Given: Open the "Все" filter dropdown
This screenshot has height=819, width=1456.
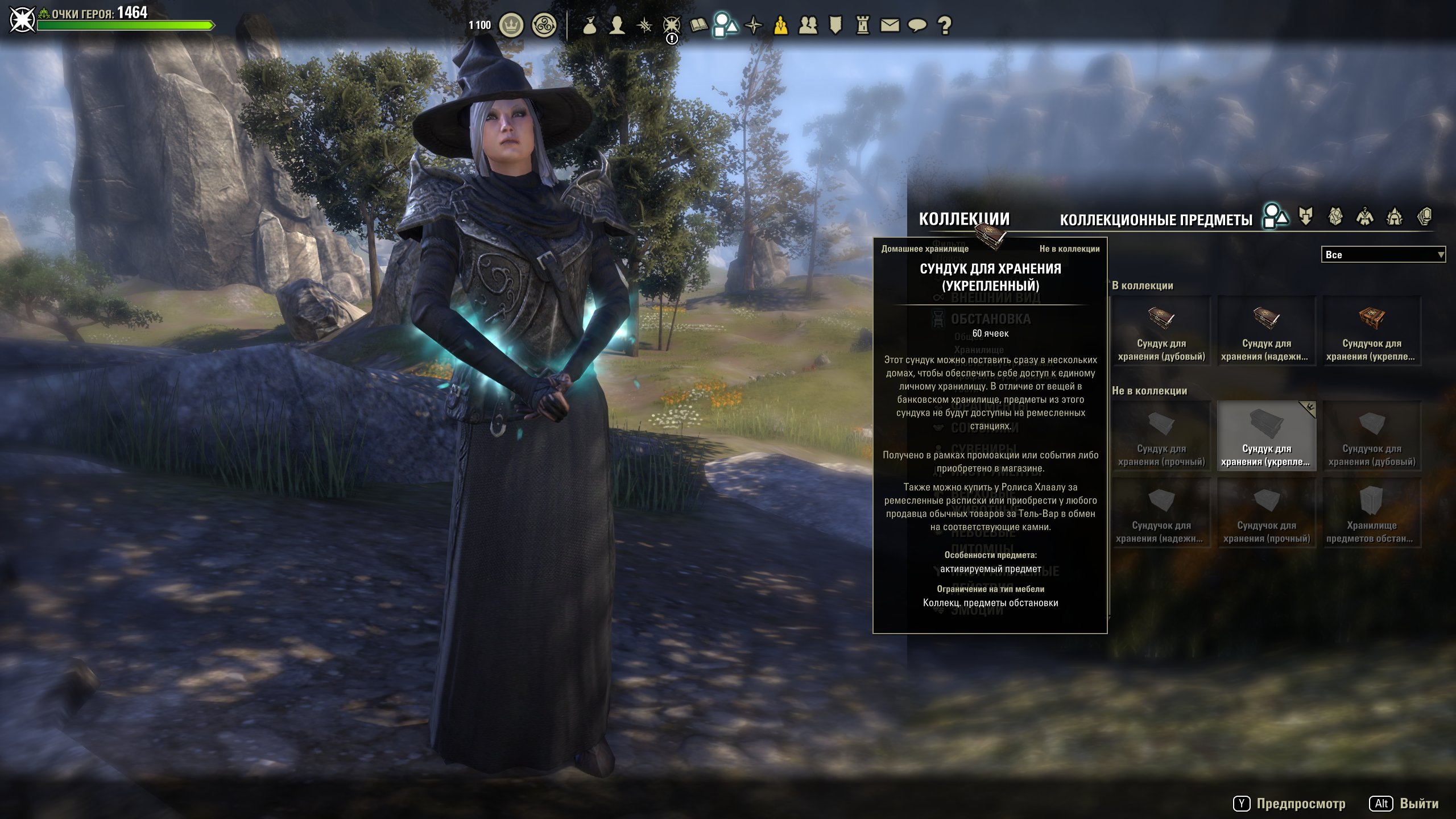Looking at the screenshot, I should point(1382,255).
